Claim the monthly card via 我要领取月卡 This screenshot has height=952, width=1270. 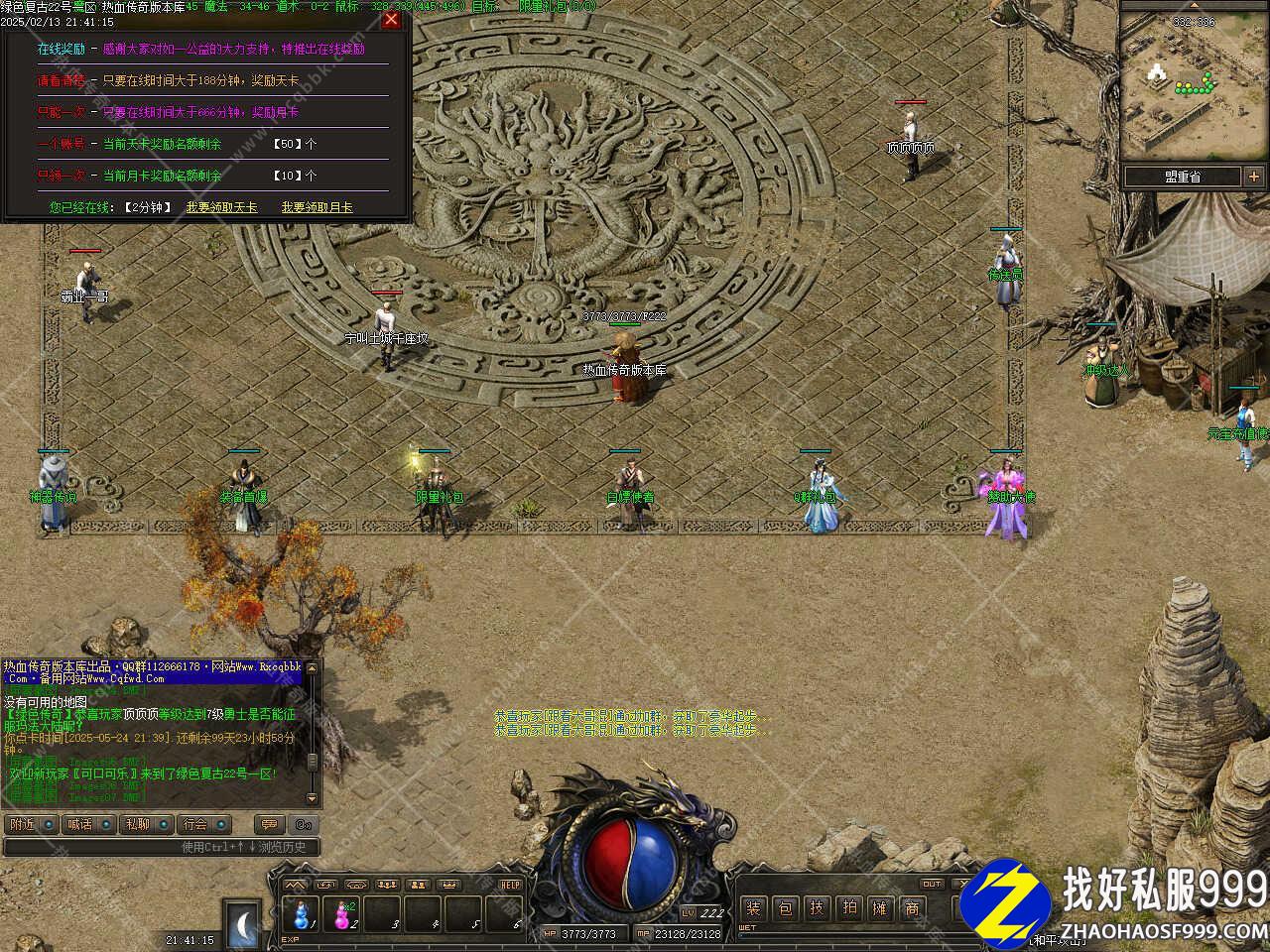coord(317,207)
